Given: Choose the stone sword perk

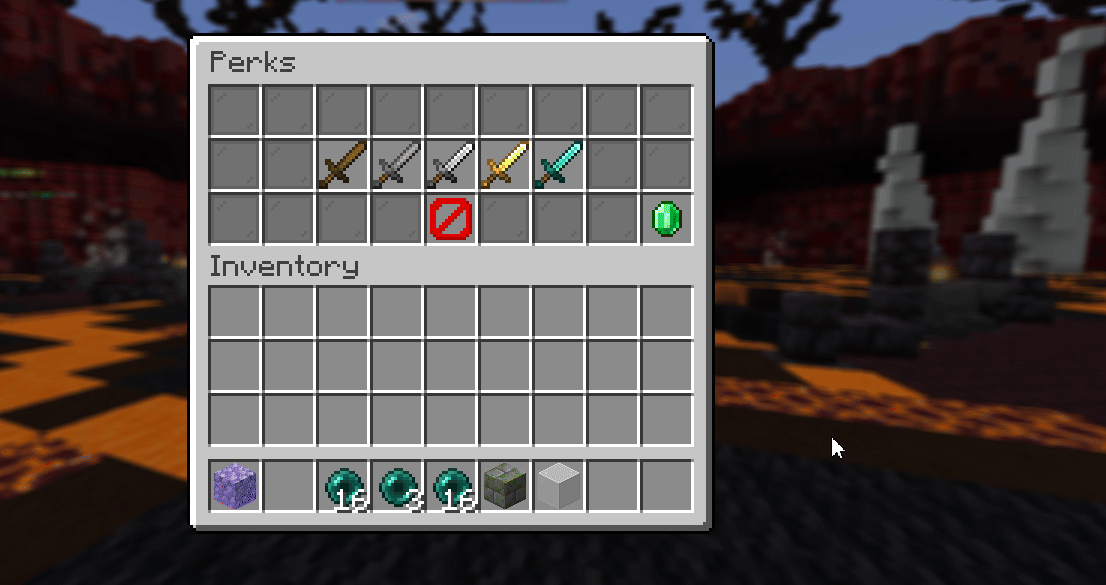Looking at the screenshot, I should [397, 165].
